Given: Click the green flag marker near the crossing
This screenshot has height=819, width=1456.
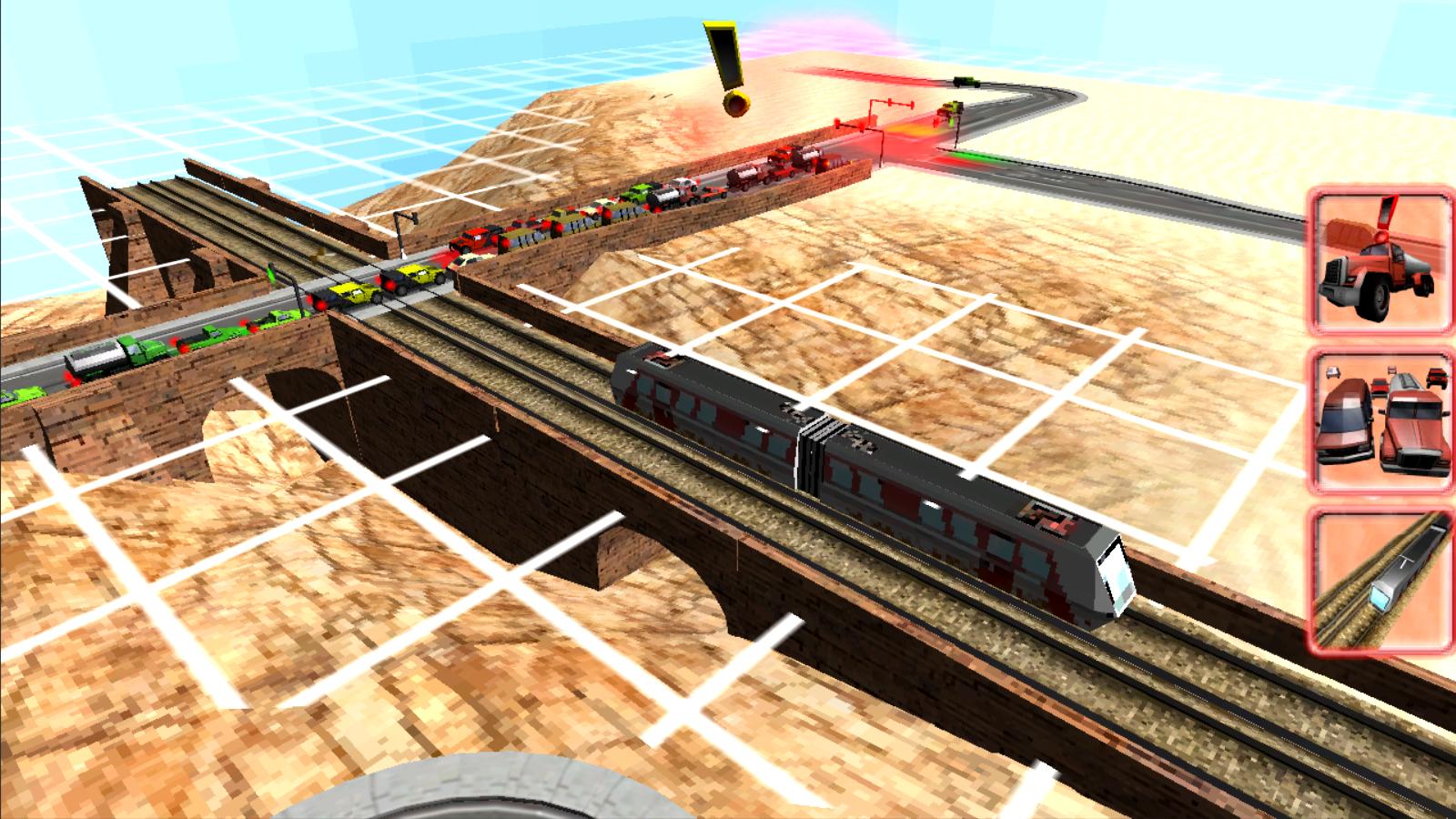Looking at the screenshot, I should click(273, 271).
